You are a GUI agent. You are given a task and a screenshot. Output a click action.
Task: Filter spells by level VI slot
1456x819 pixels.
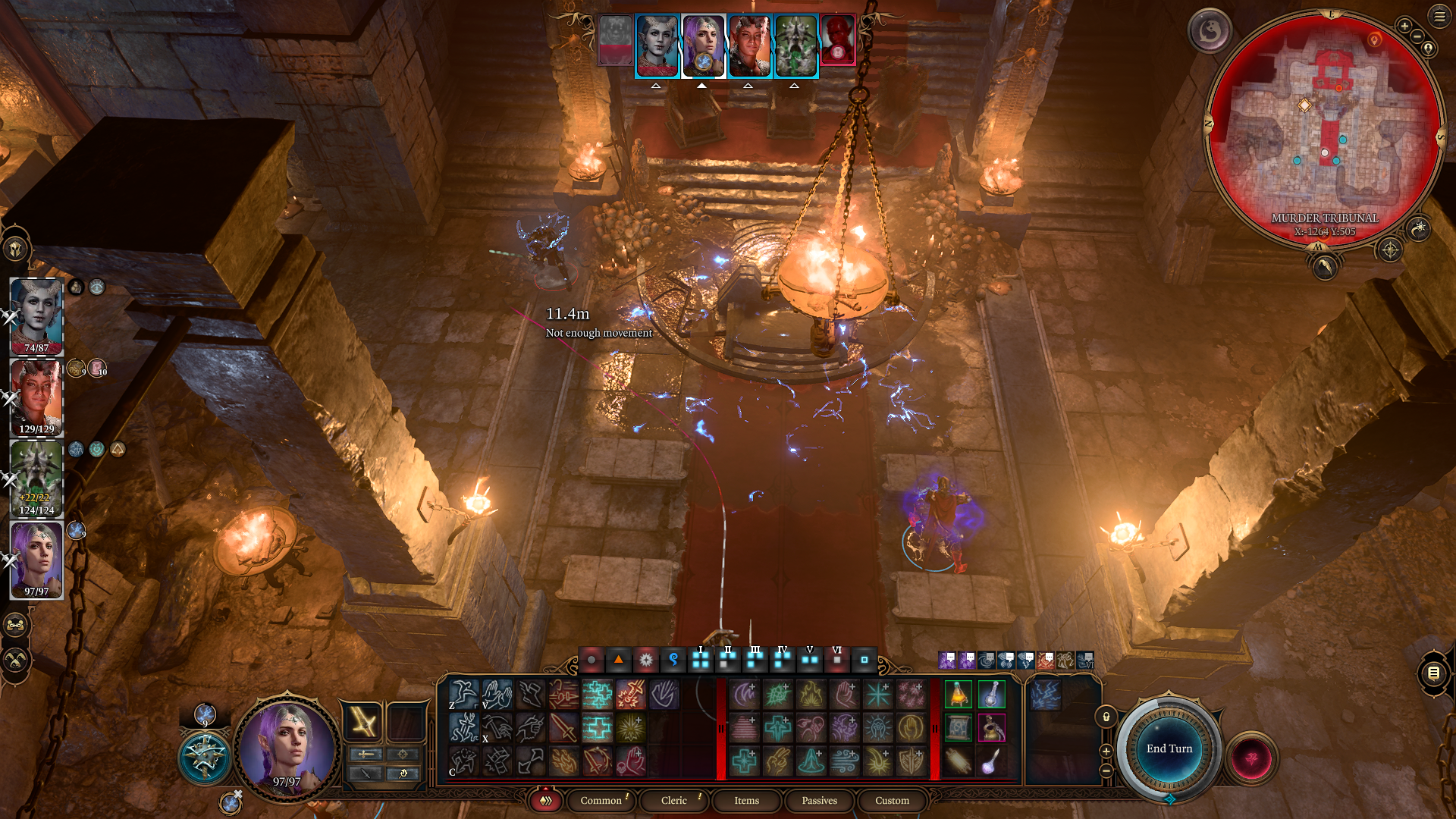836,660
